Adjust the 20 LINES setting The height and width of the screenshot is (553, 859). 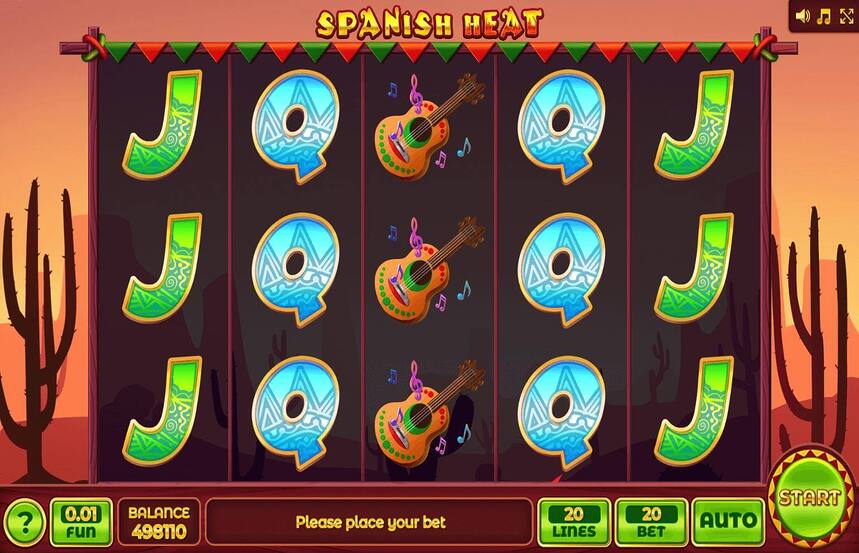coord(574,521)
